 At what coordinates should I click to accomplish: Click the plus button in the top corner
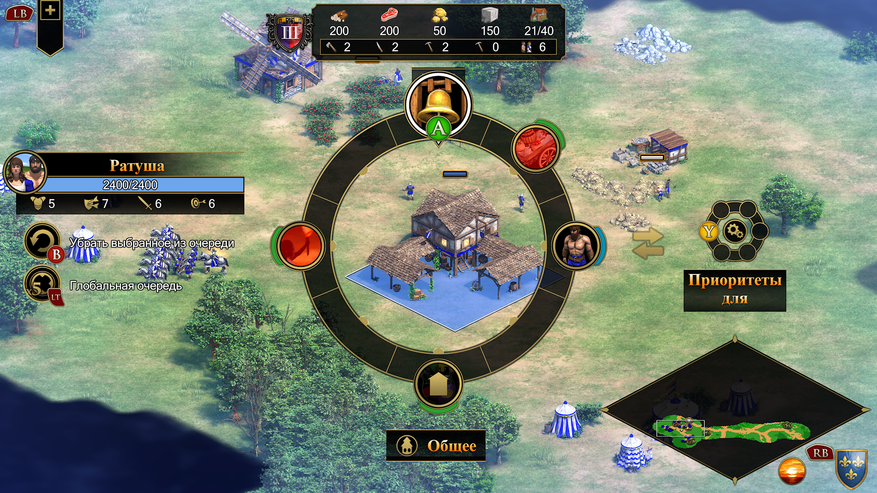point(50,11)
